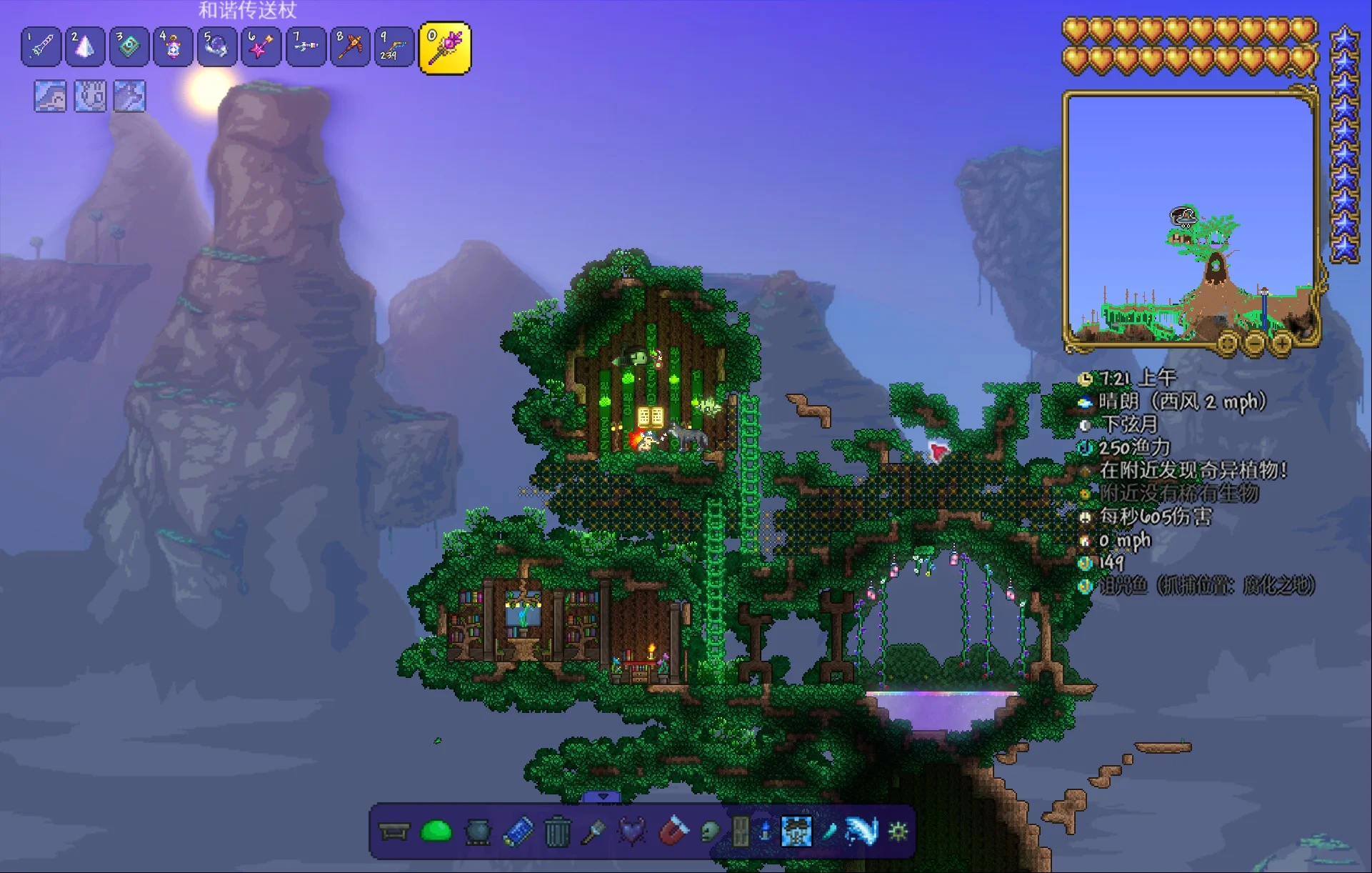Select the rainbow gun in slot 7
This screenshot has height=873, width=1372.
[x=306, y=47]
